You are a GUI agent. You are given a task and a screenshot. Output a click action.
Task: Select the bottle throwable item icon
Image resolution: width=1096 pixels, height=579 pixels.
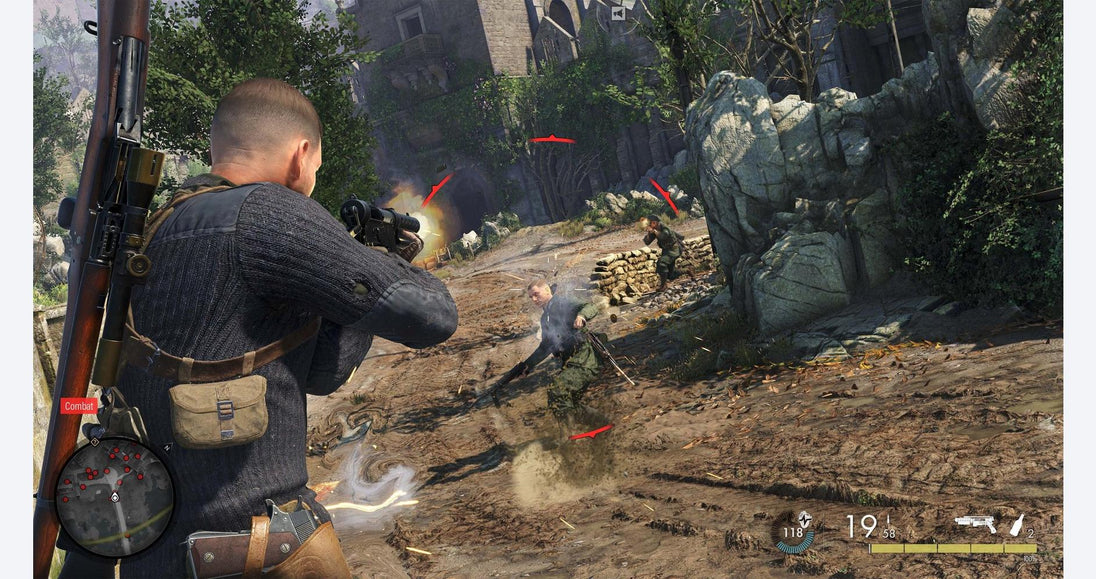(1017, 524)
